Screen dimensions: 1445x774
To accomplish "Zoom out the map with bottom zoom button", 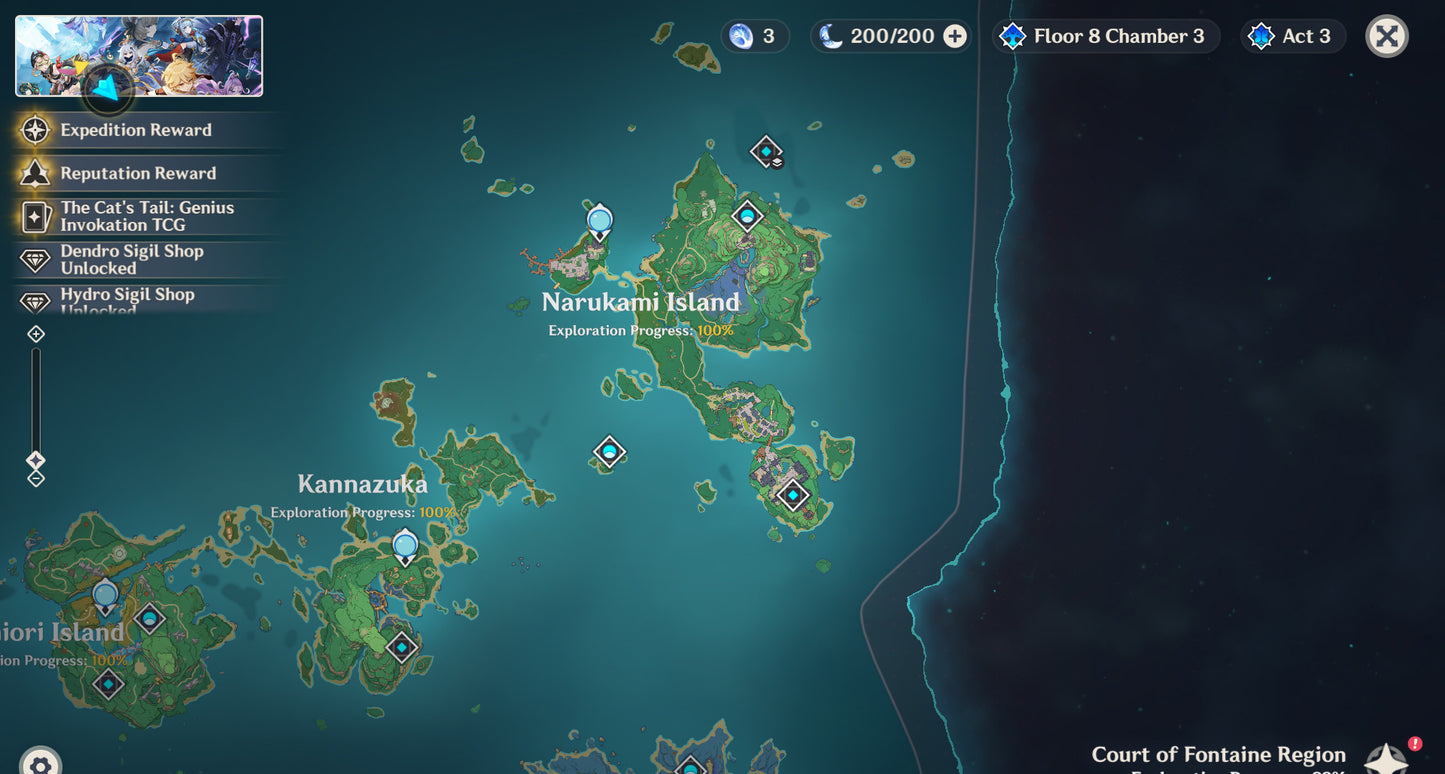I will click(x=36, y=479).
